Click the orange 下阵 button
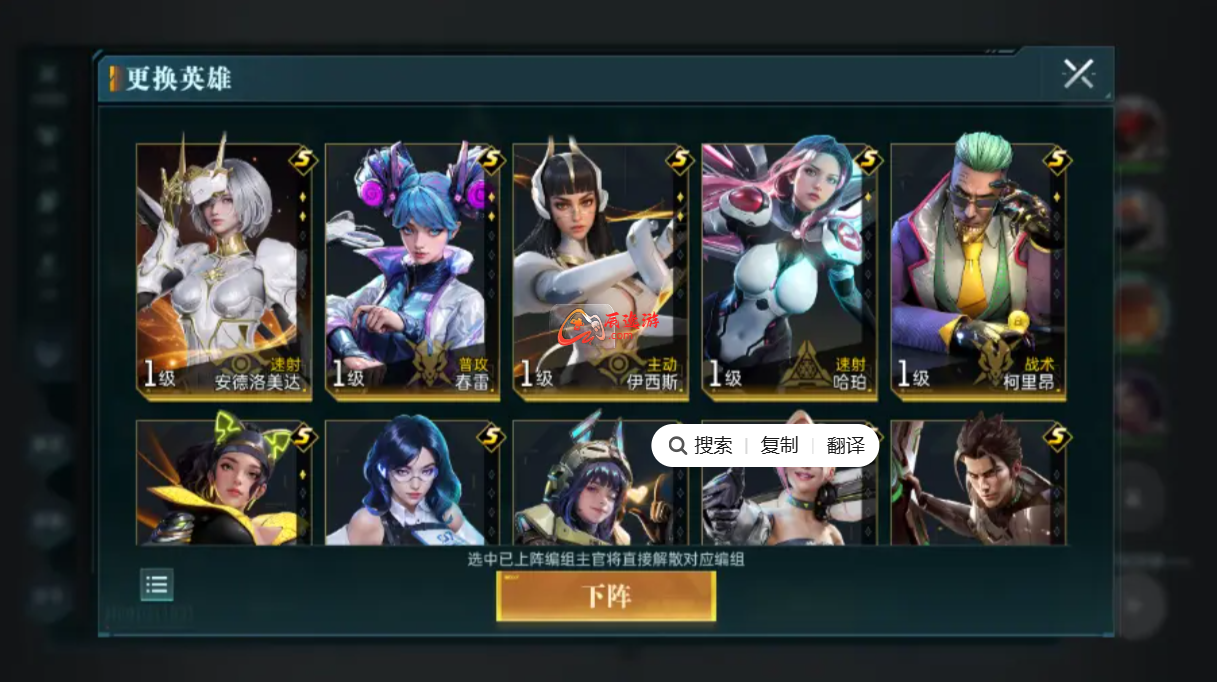The height and width of the screenshot is (682, 1217). tap(606, 597)
